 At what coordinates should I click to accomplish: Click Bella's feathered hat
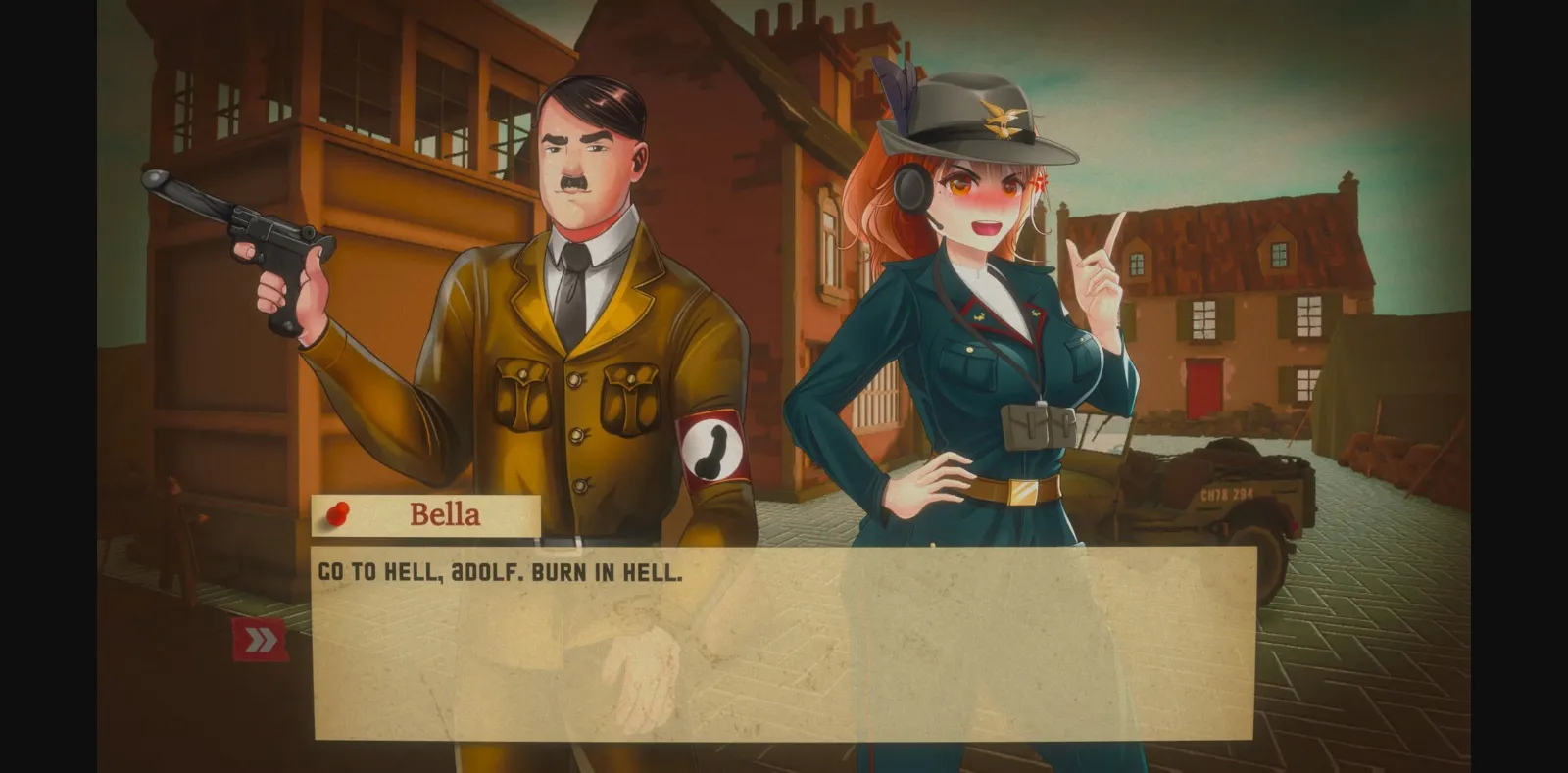pos(970,108)
